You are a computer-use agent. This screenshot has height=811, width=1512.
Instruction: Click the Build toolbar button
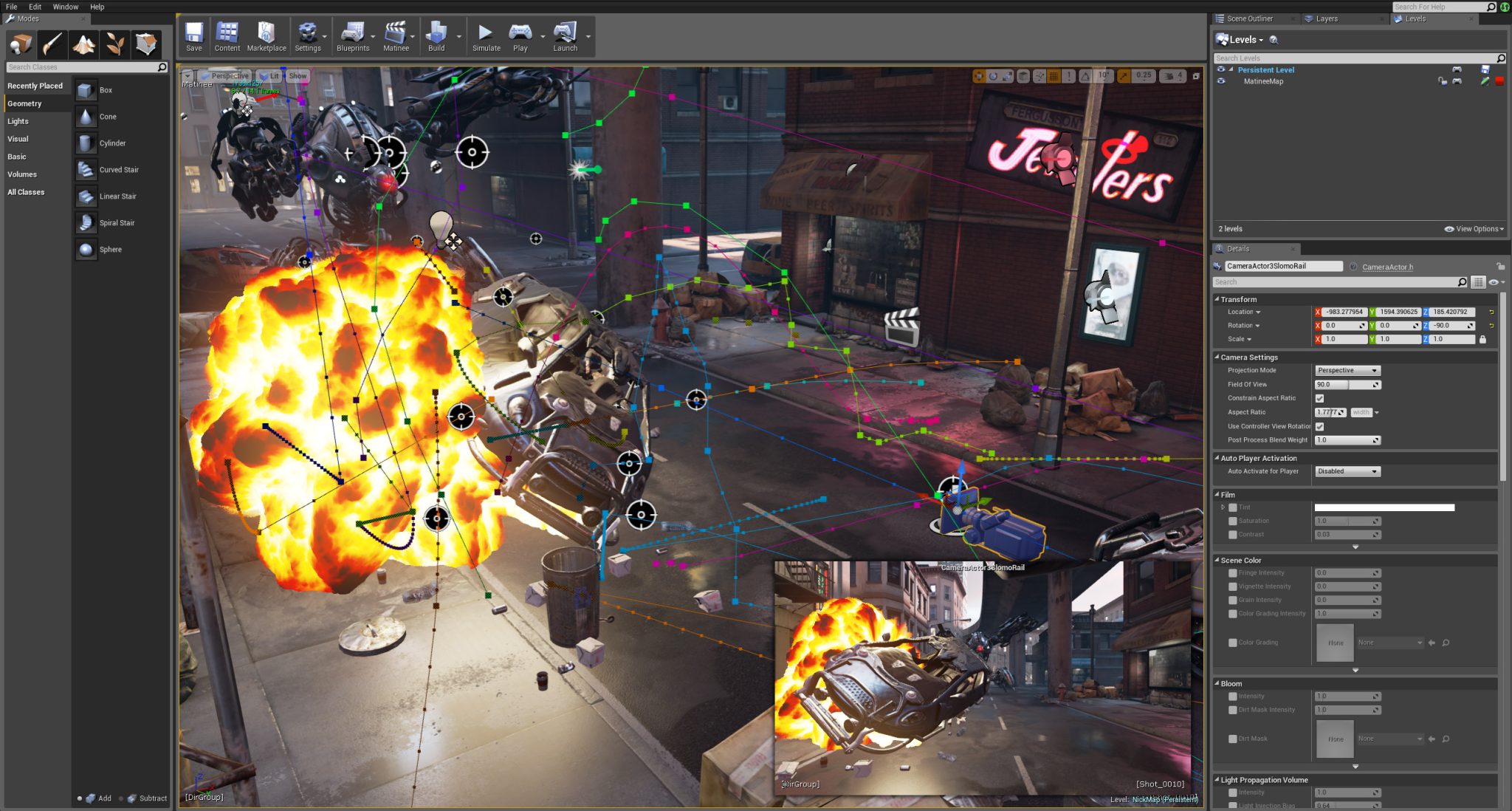[x=436, y=37]
